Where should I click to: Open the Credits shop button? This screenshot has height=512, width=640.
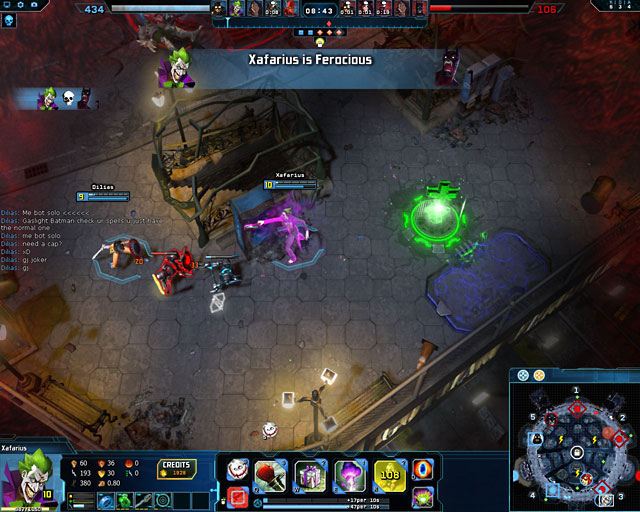coord(176,469)
